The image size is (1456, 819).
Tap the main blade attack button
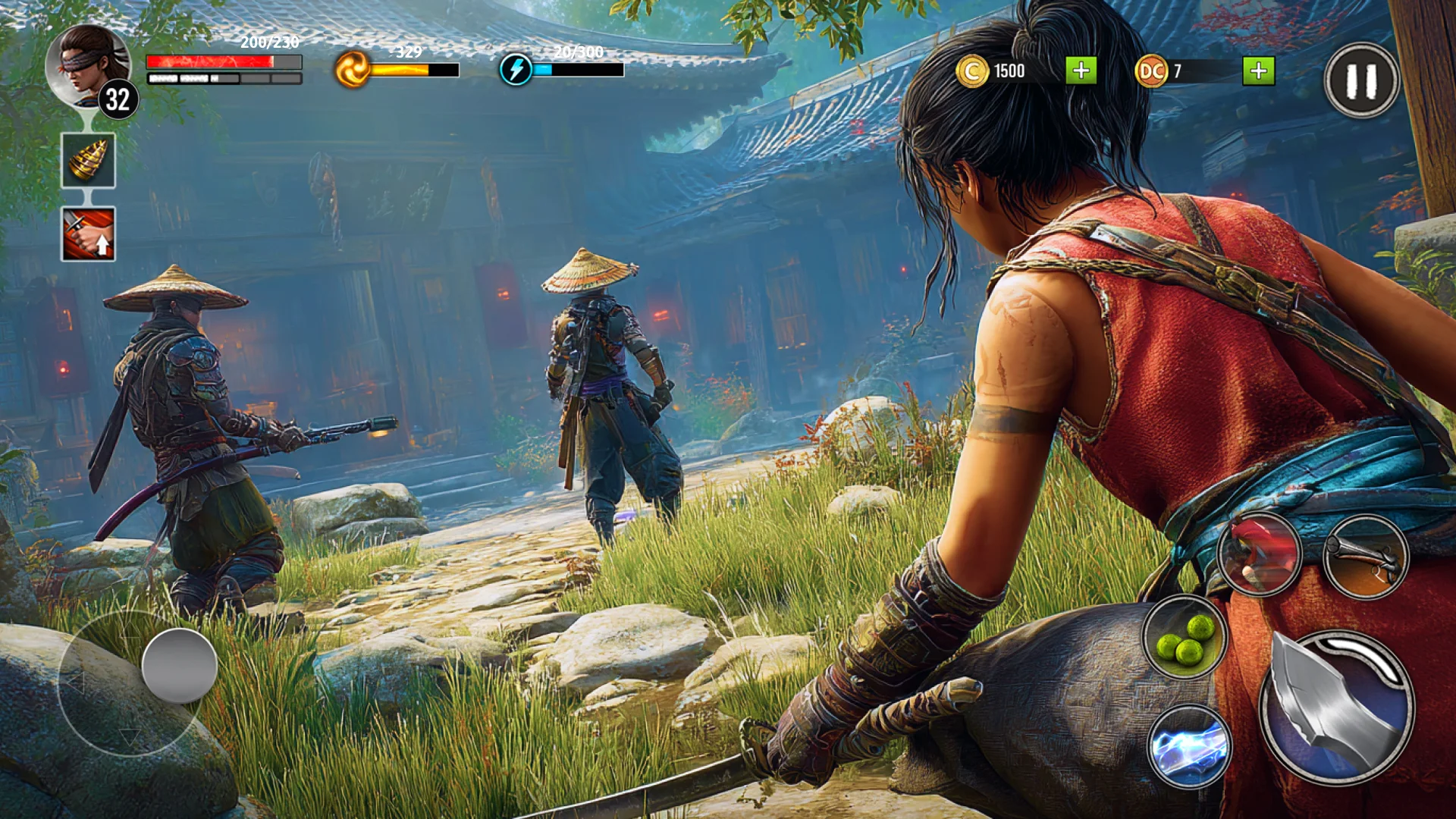1336,708
